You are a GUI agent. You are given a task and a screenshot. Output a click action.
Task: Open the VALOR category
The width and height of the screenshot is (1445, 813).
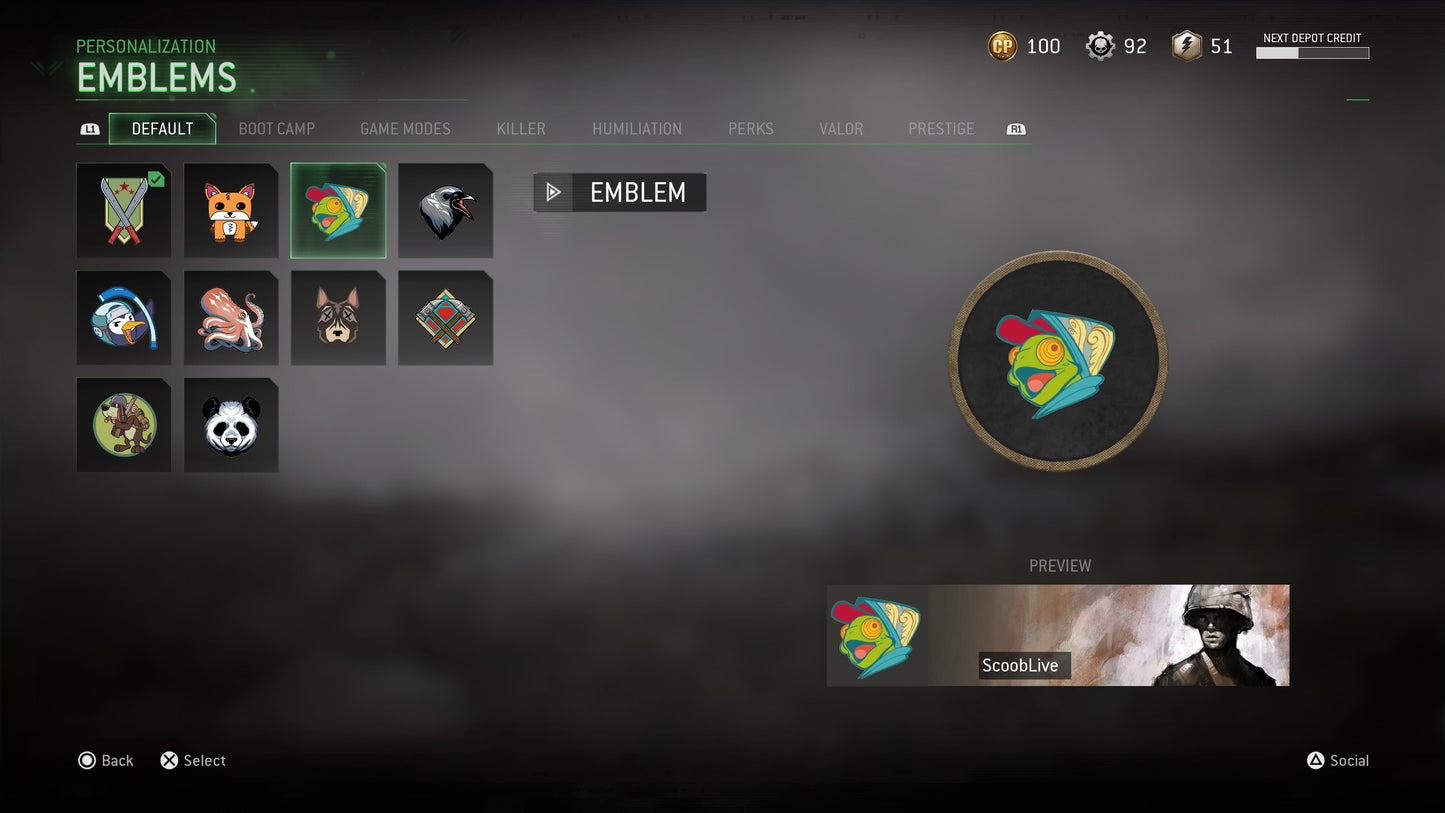pos(841,129)
